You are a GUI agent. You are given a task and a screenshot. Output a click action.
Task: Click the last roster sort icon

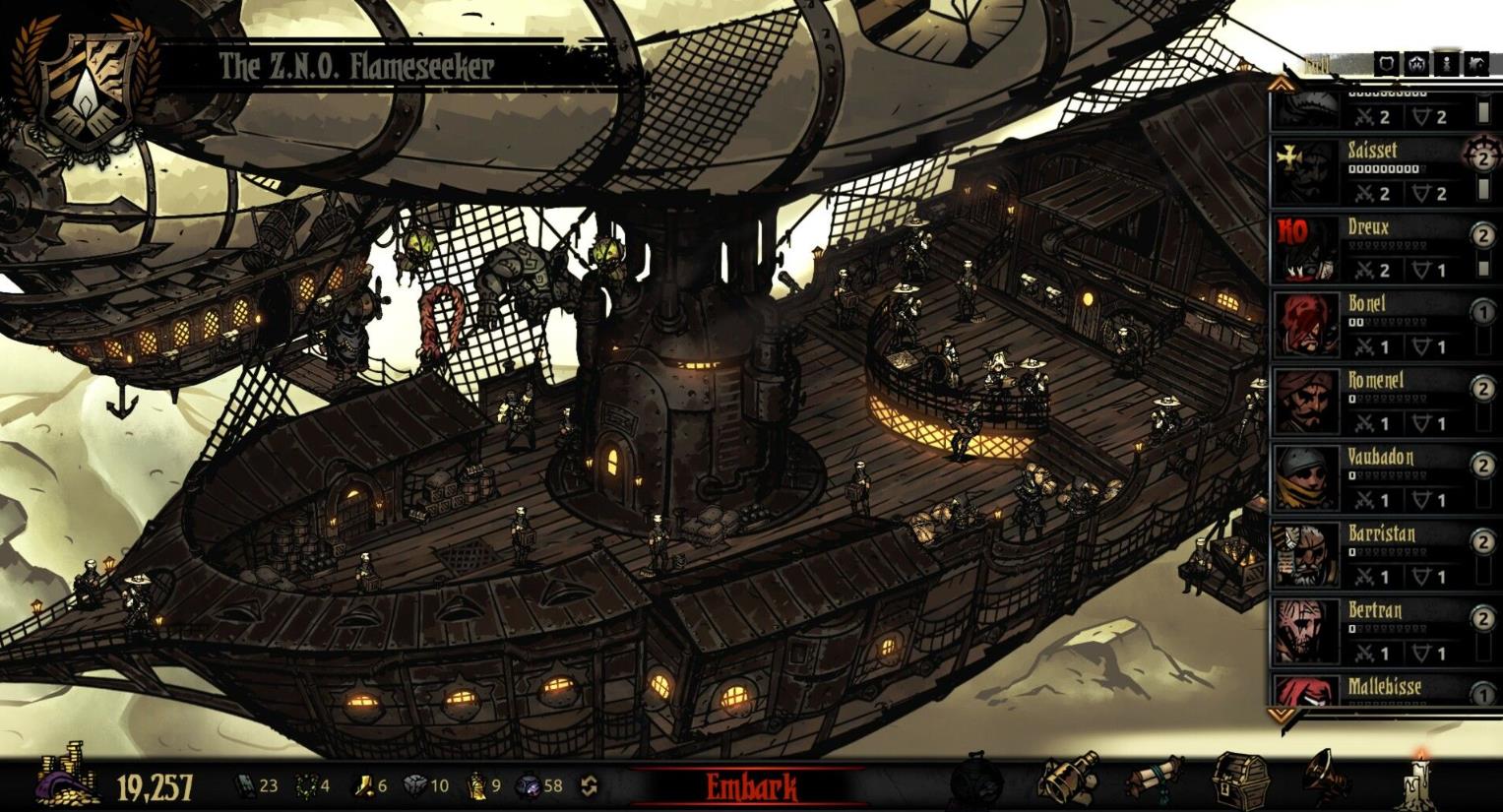point(1475,64)
